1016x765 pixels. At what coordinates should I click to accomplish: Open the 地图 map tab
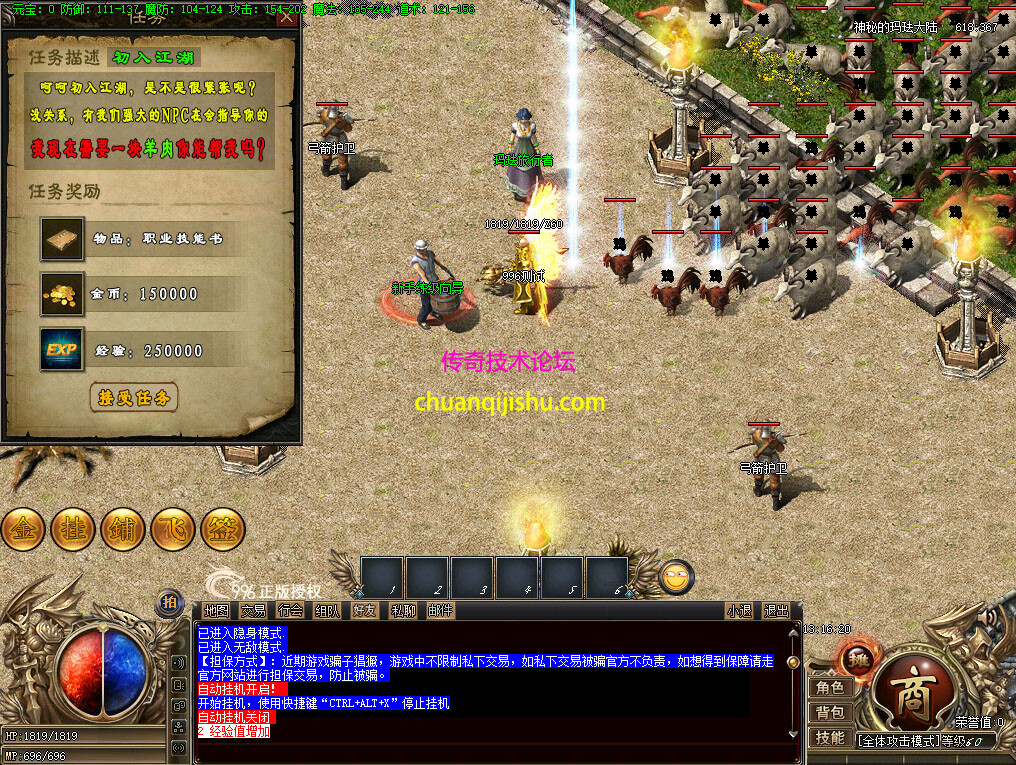[216, 610]
